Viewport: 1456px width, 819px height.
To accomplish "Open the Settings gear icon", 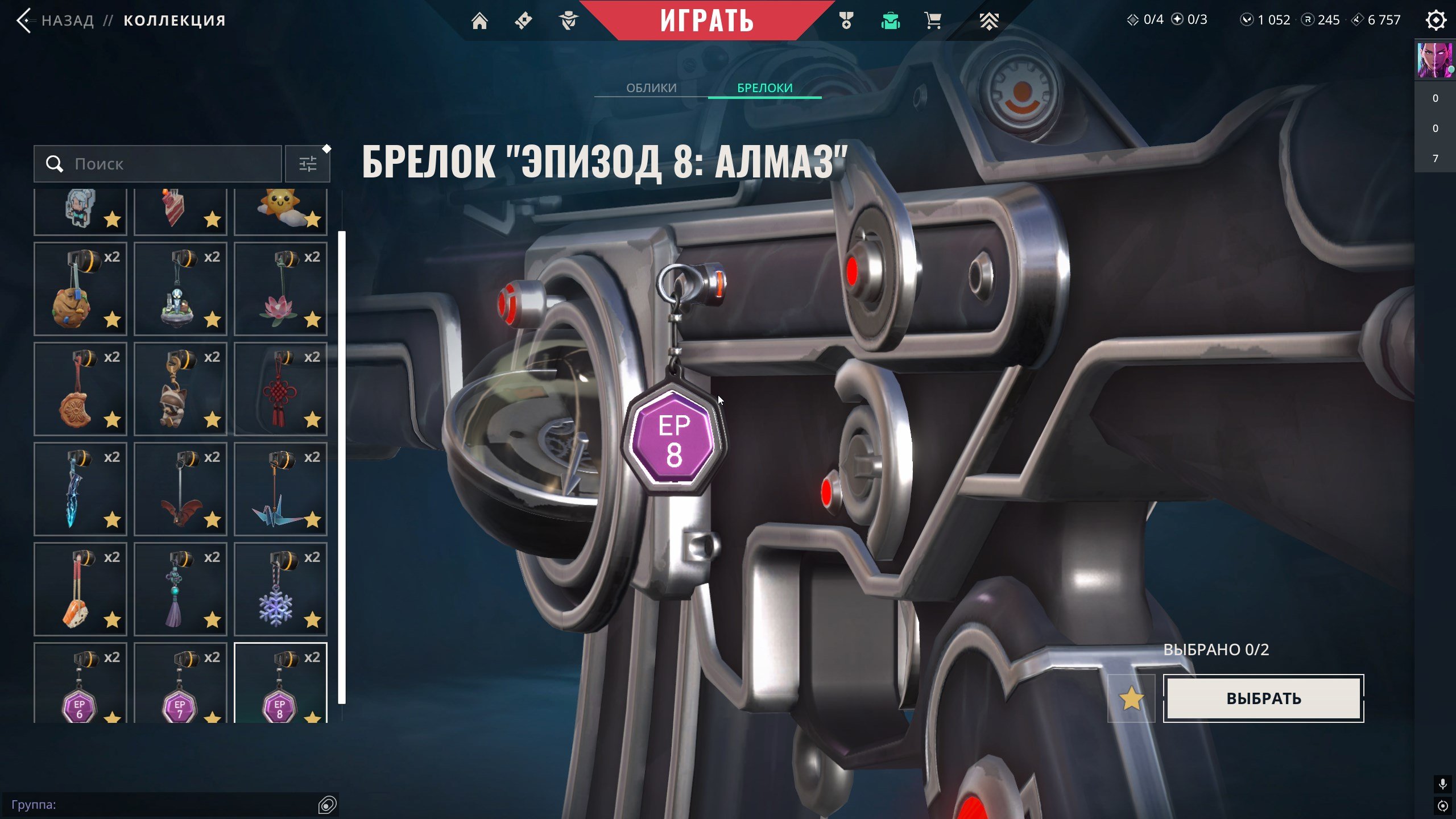I will [1436, 20].
